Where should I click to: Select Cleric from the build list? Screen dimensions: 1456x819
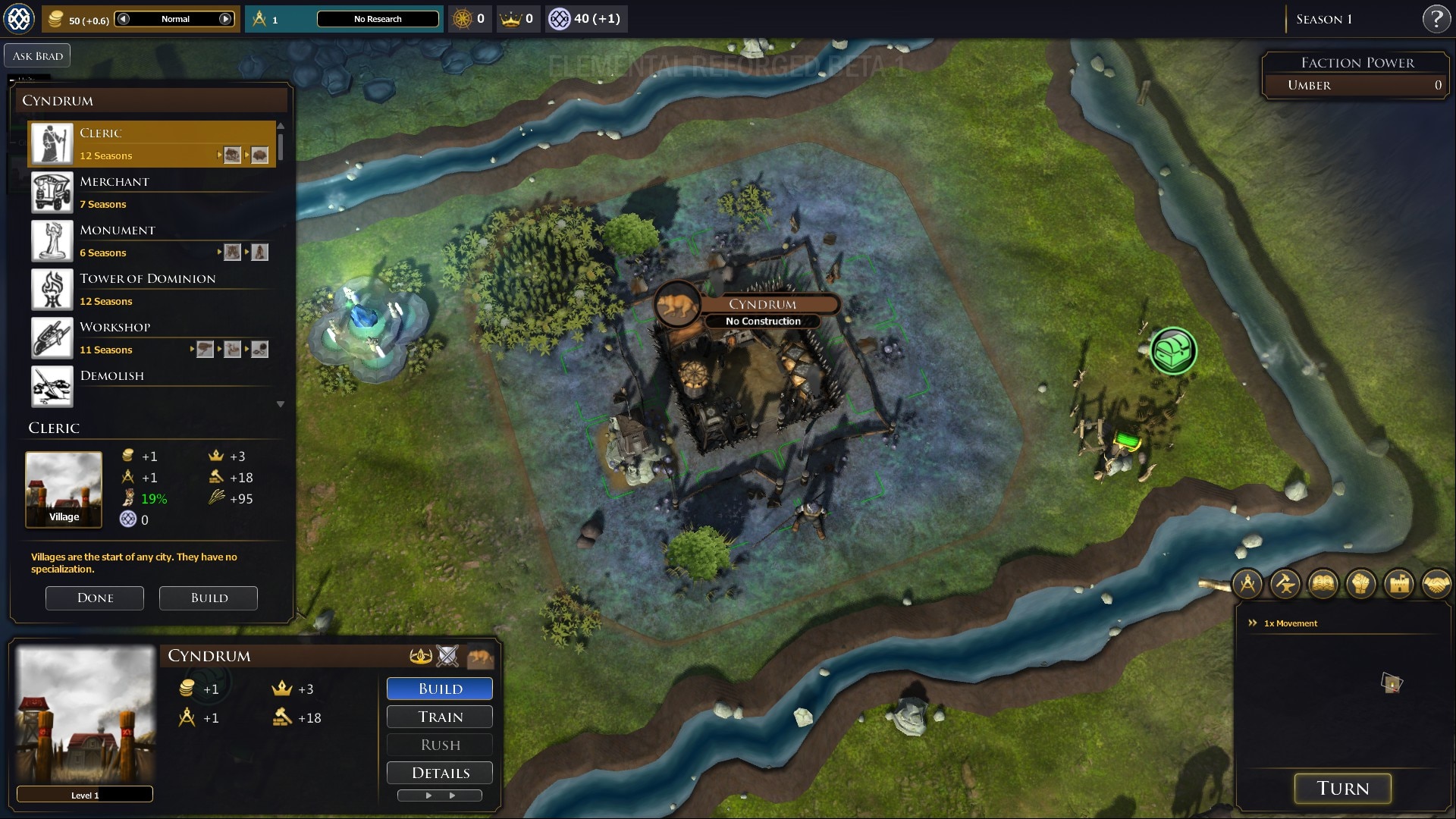point(152,143)
